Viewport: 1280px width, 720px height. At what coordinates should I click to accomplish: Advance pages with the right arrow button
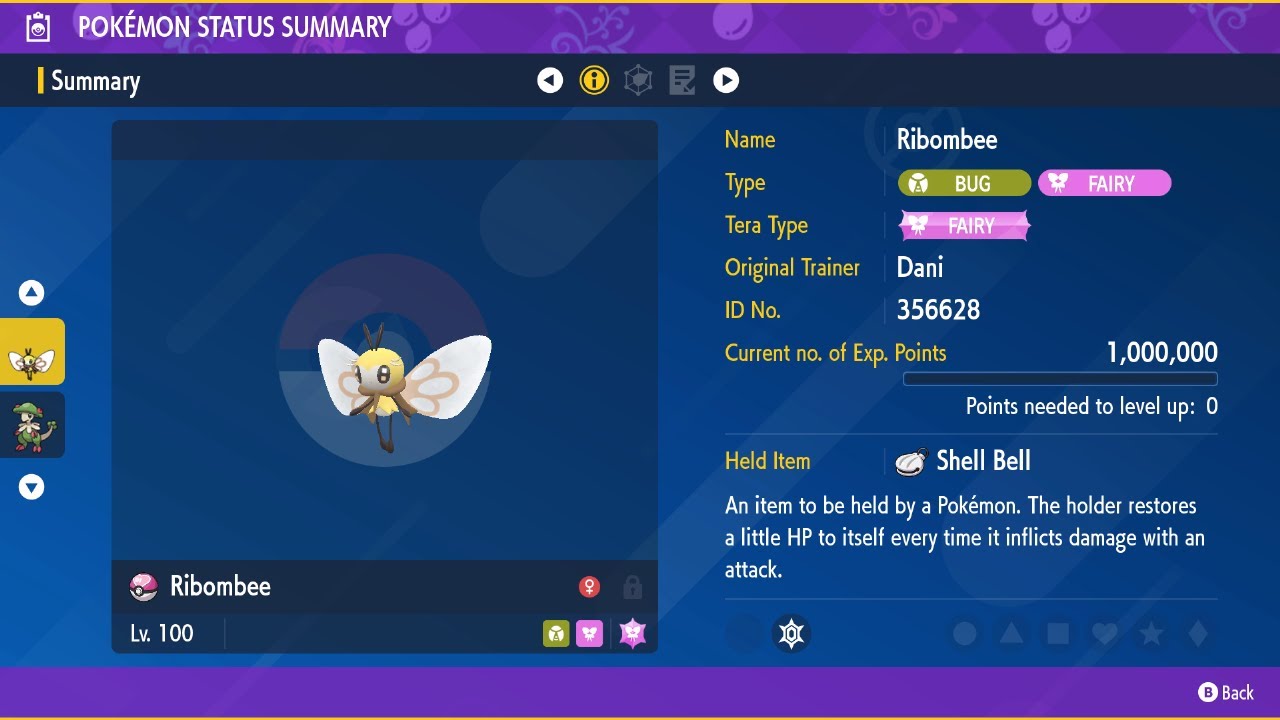[726, 80]
